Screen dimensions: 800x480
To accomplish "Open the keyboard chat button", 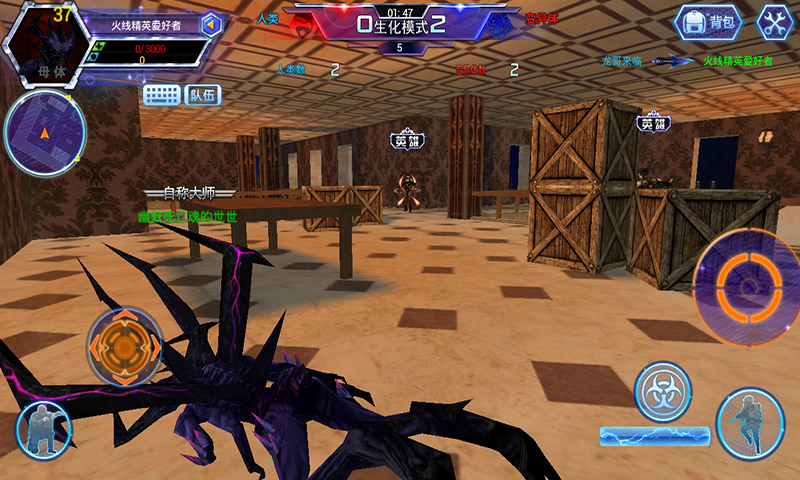I will (161, 95).
